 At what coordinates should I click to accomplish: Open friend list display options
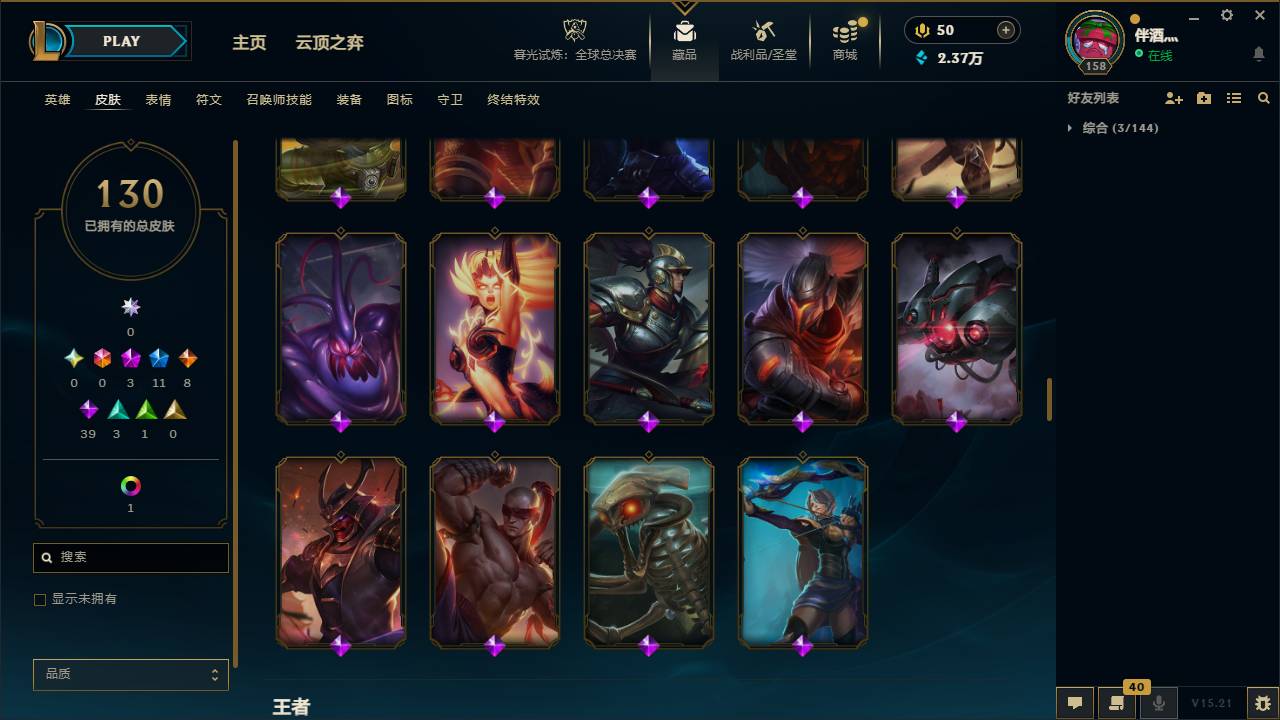coord(1233,97)
